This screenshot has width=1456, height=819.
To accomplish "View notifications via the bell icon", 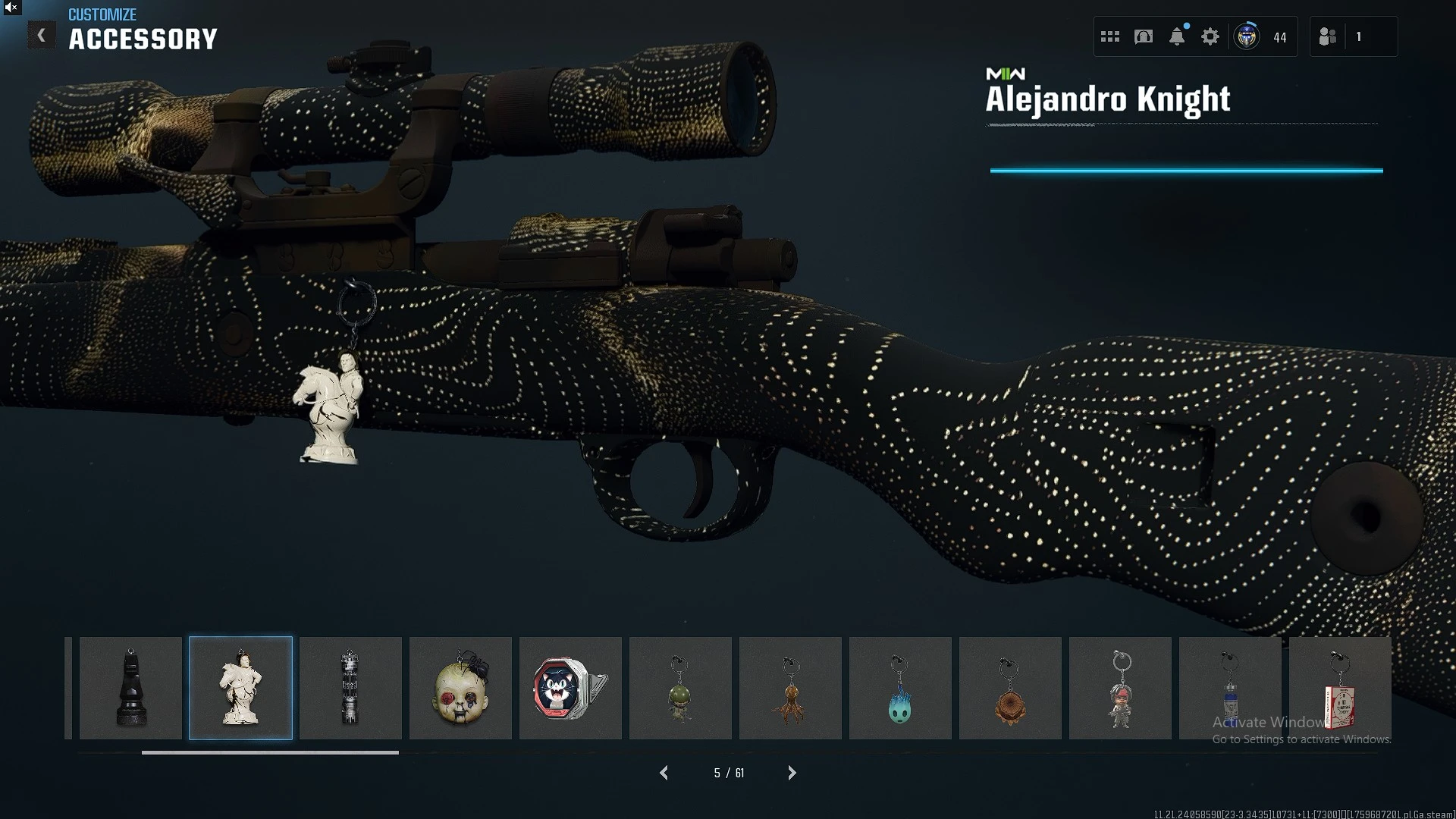I will tap(1177, 36).
